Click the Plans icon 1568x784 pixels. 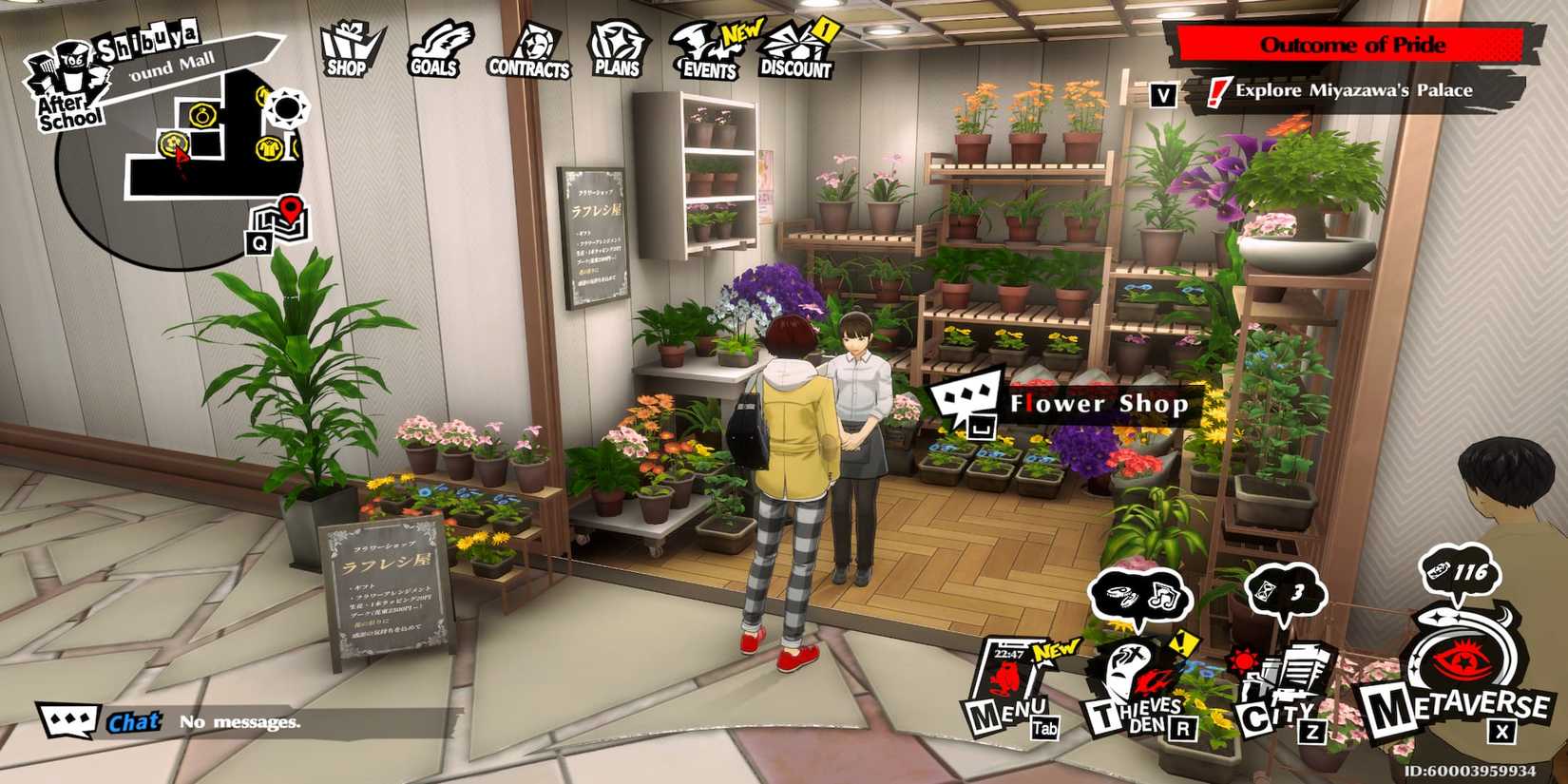coord(616,43)
